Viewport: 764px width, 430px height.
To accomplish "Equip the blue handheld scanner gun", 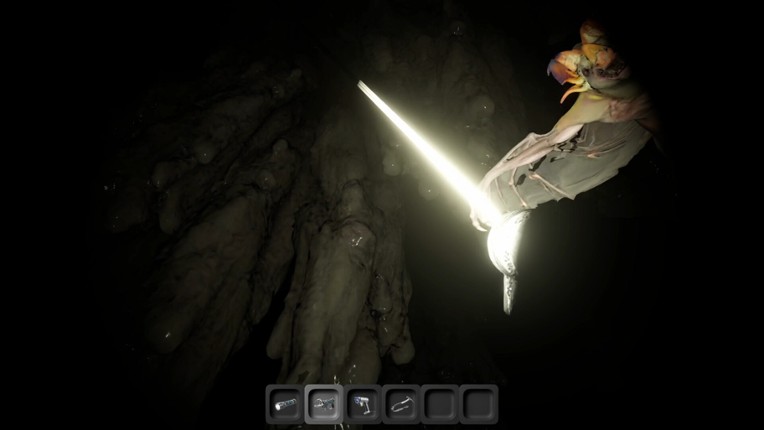I will coord(362,404).
